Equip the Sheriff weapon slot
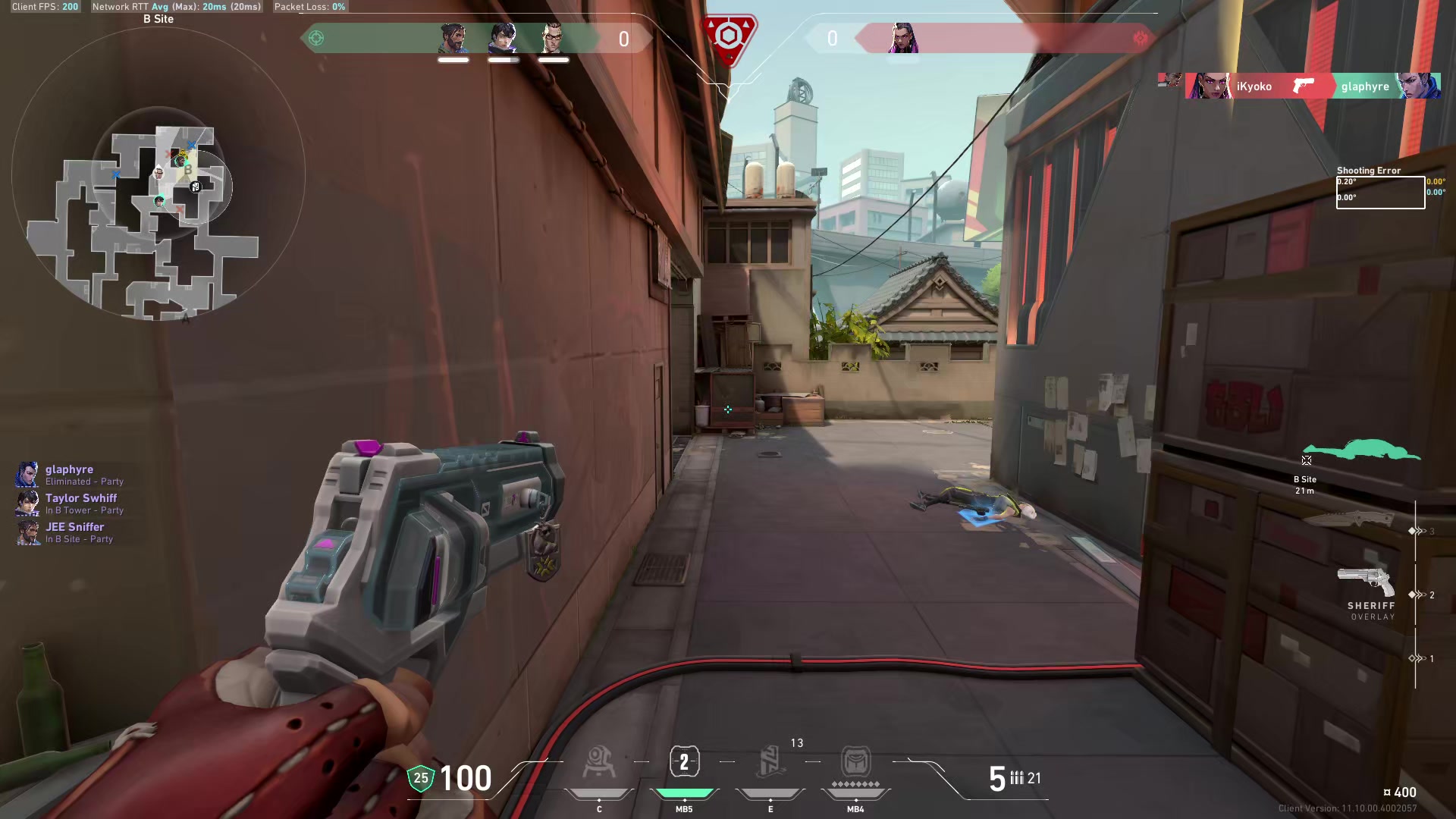 [x=1367, y=584]
